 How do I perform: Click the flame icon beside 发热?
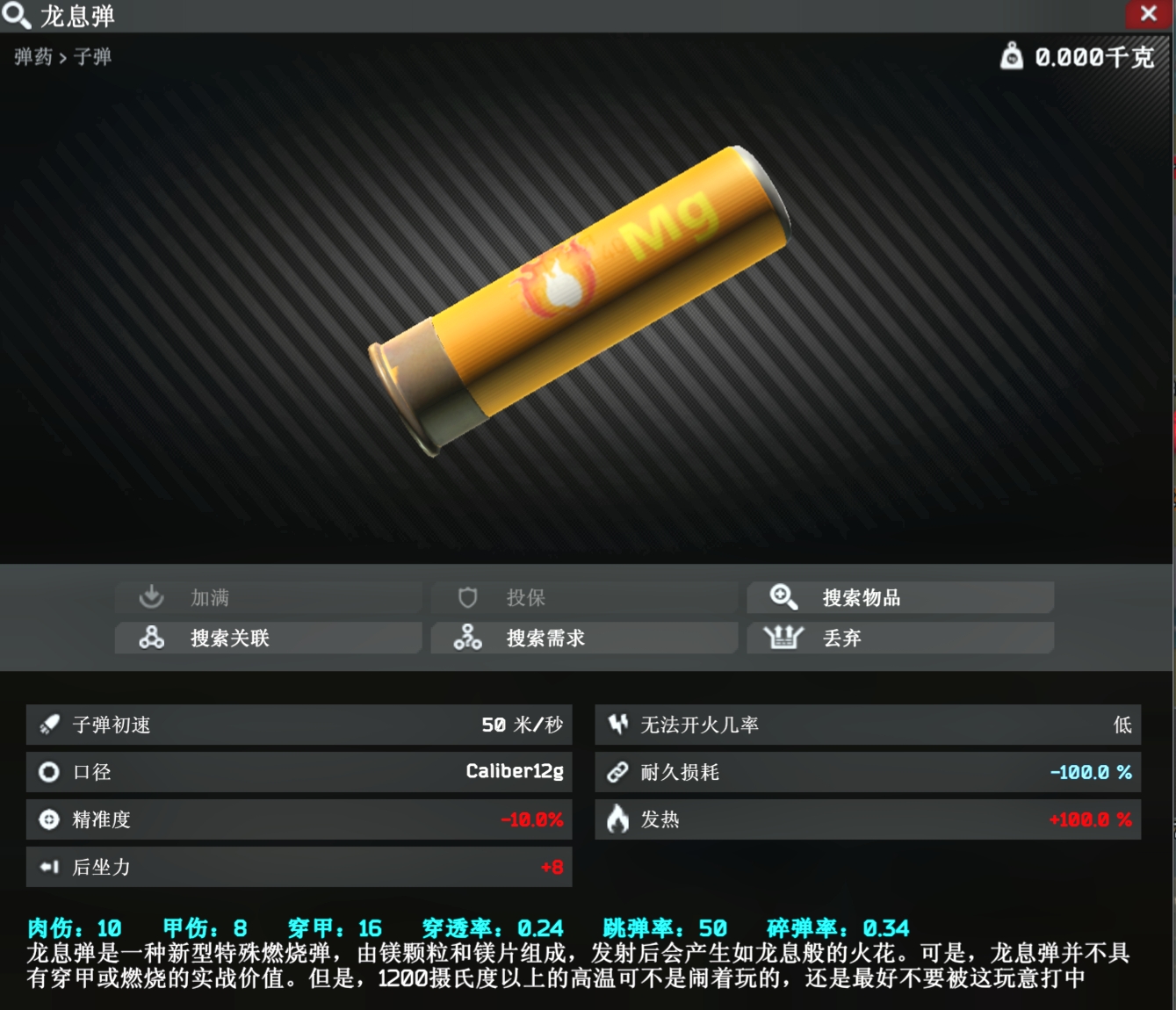(x=617, y=819)
